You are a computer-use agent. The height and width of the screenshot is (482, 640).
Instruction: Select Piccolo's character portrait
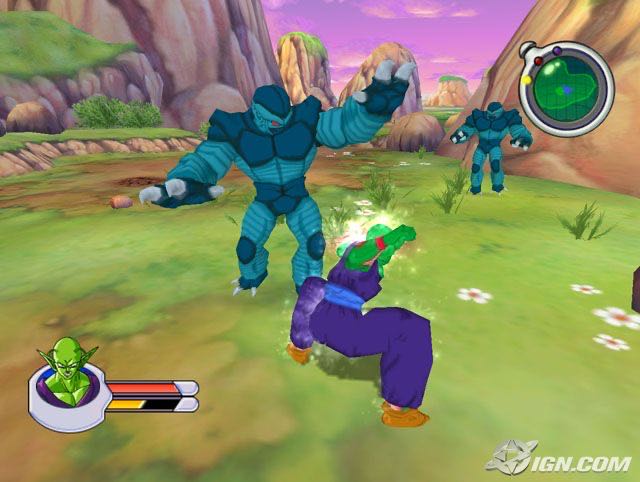[x=67, y=376]
